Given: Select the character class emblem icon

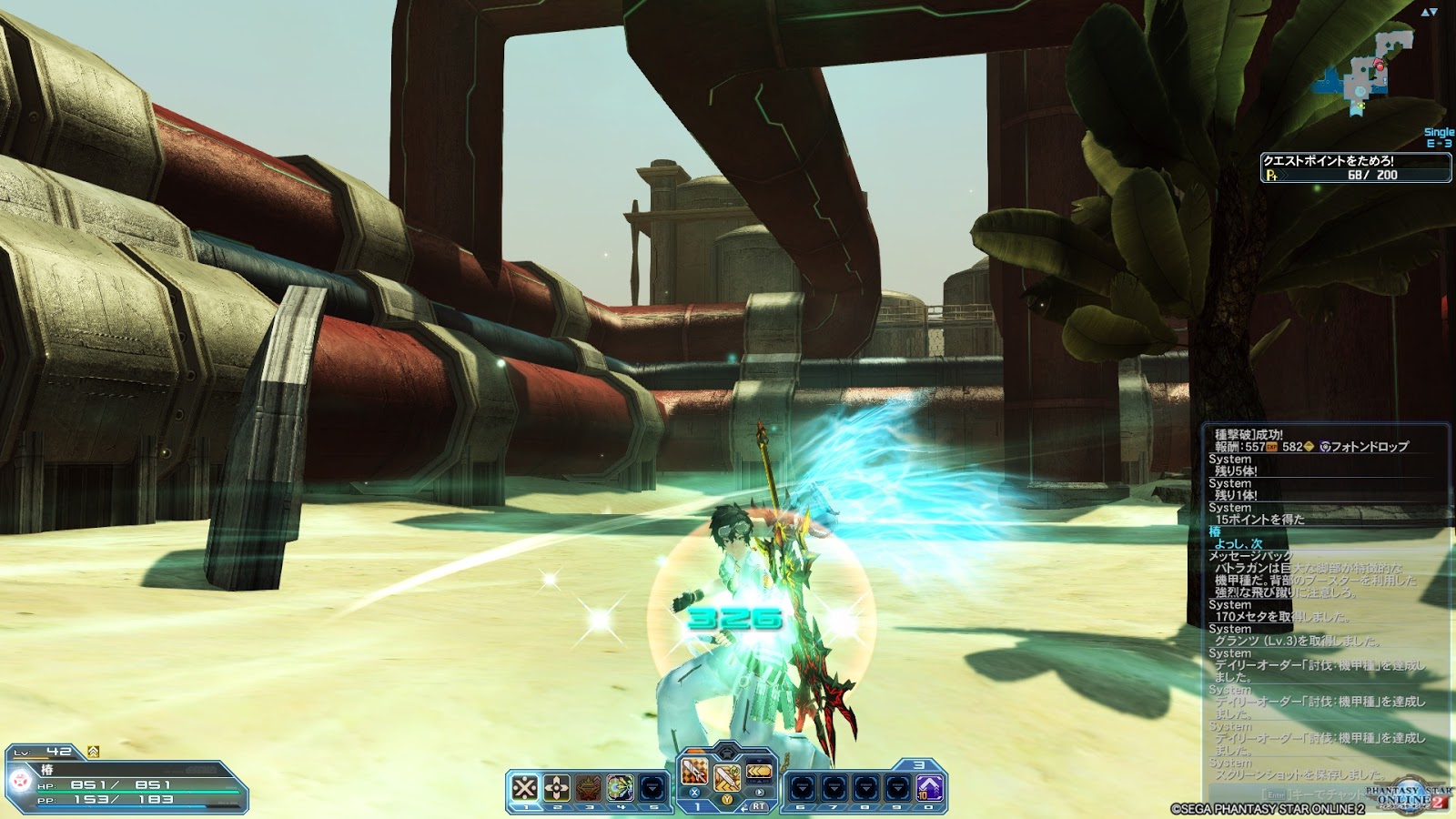Looking at the screenshot, I should coord(20,780).
